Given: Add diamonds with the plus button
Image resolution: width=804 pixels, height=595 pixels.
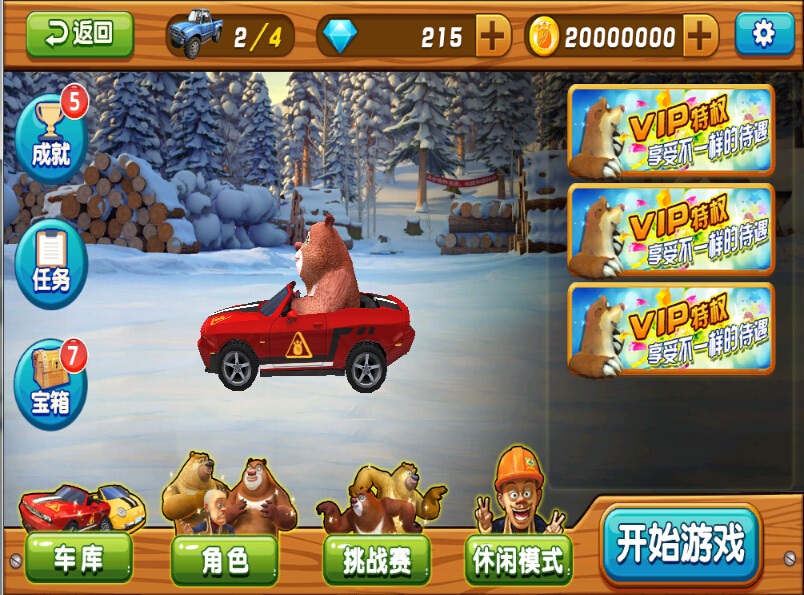Looking at the screenshot, I should click(x=492, y=37).
